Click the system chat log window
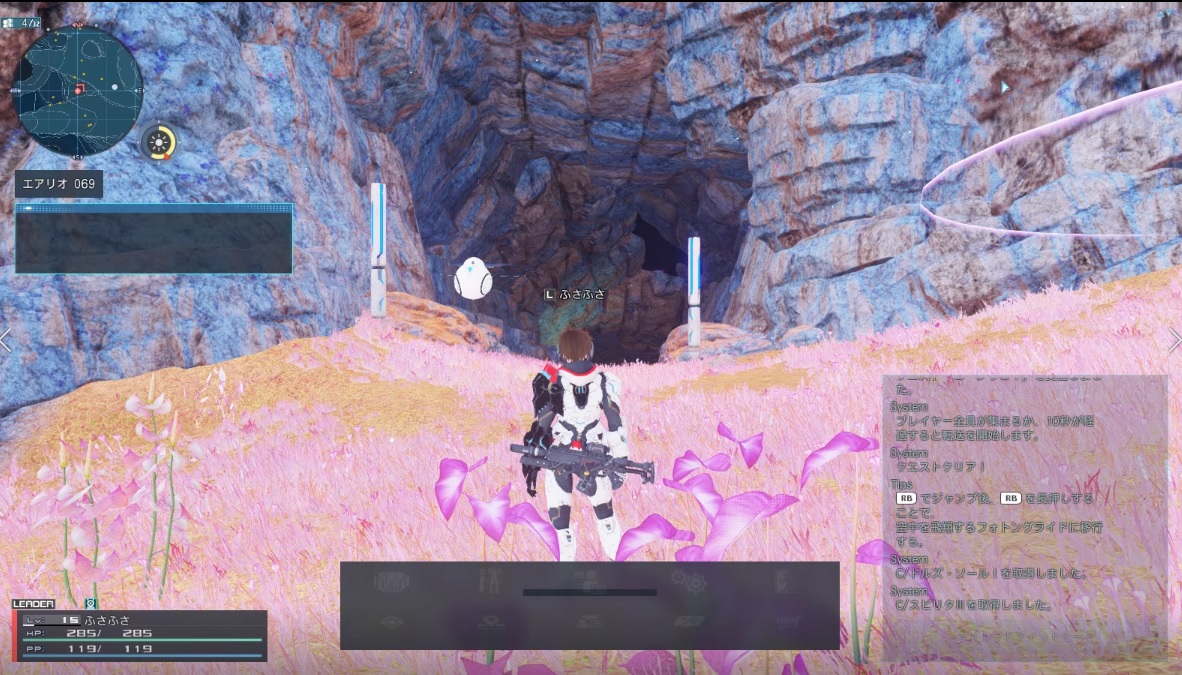Image resolution: width=1182 pixels, height=675 pixels. point(1024,516)
